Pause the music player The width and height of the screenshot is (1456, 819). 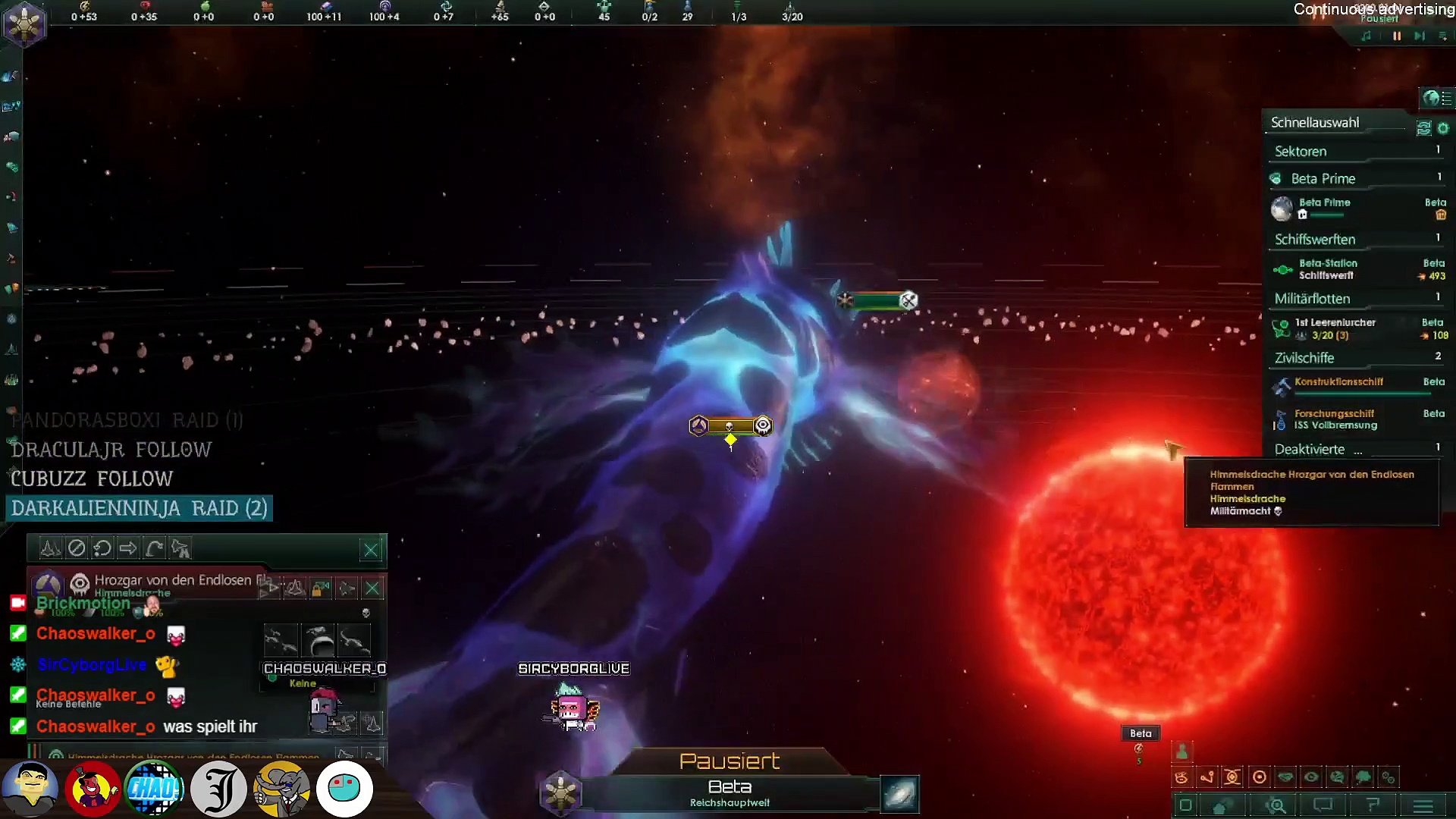pos(1397,36)
